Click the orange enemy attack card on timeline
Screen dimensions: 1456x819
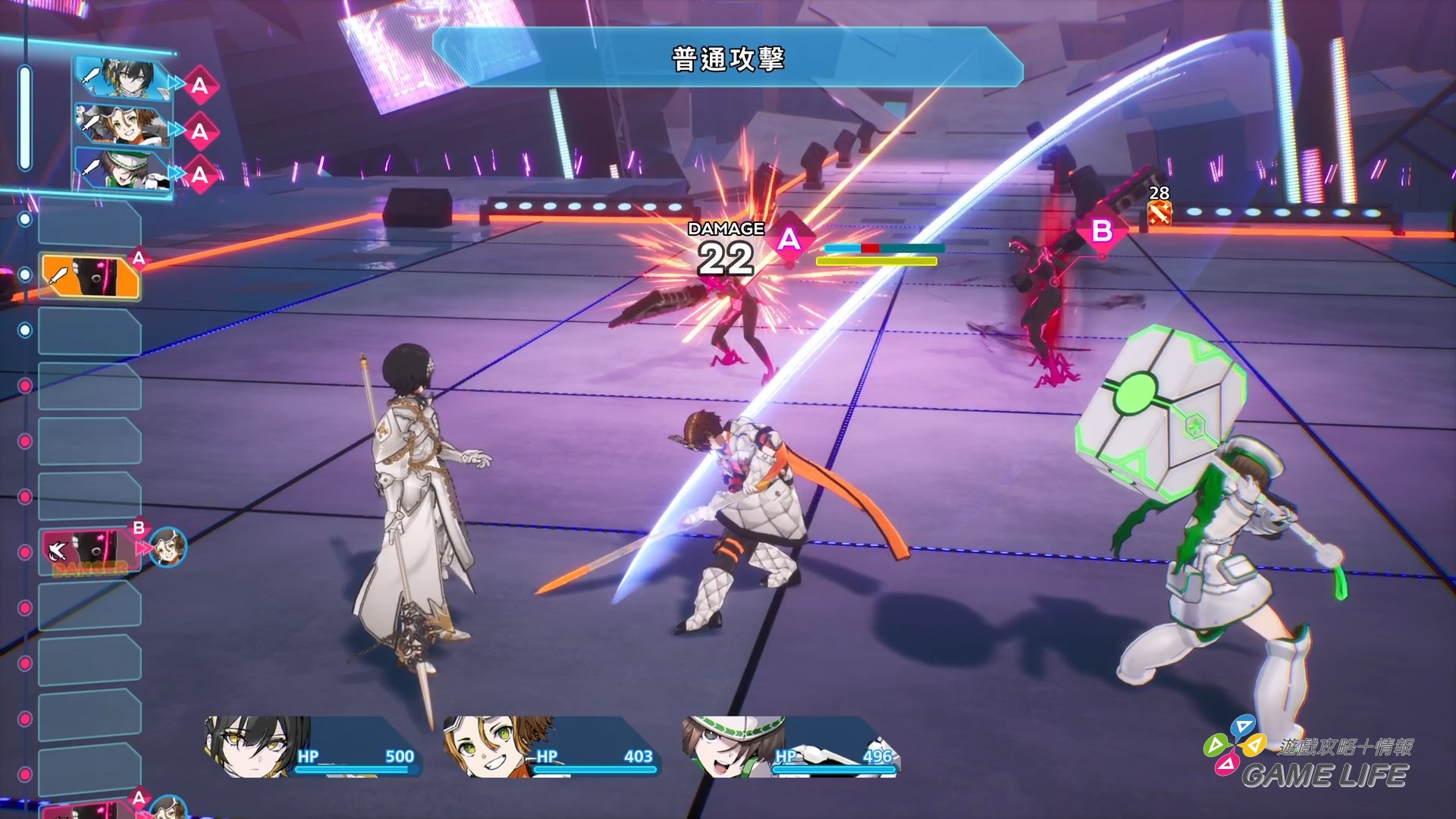point(91,276)
